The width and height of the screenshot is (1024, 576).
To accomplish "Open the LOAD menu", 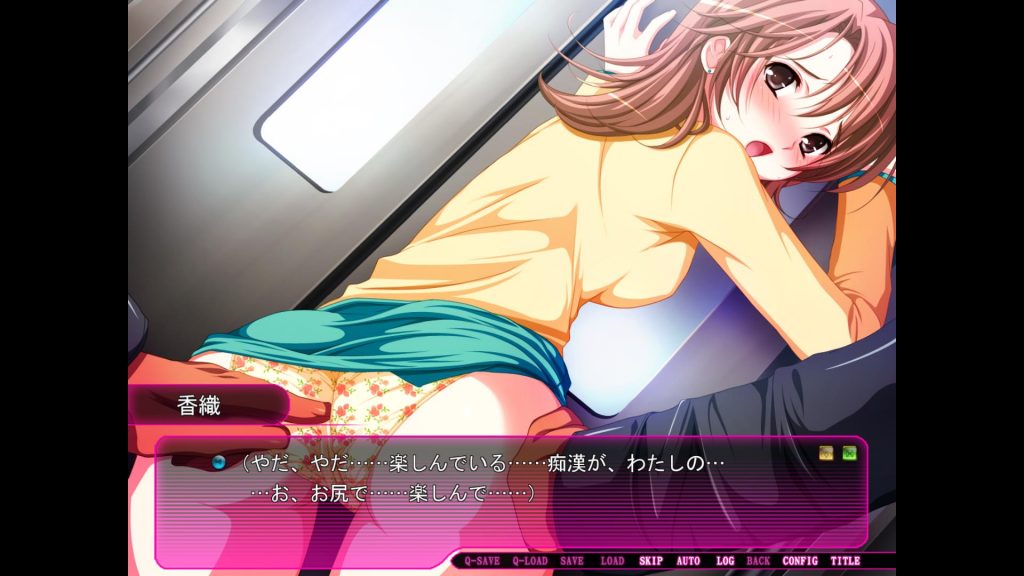I will coord(612,561).
